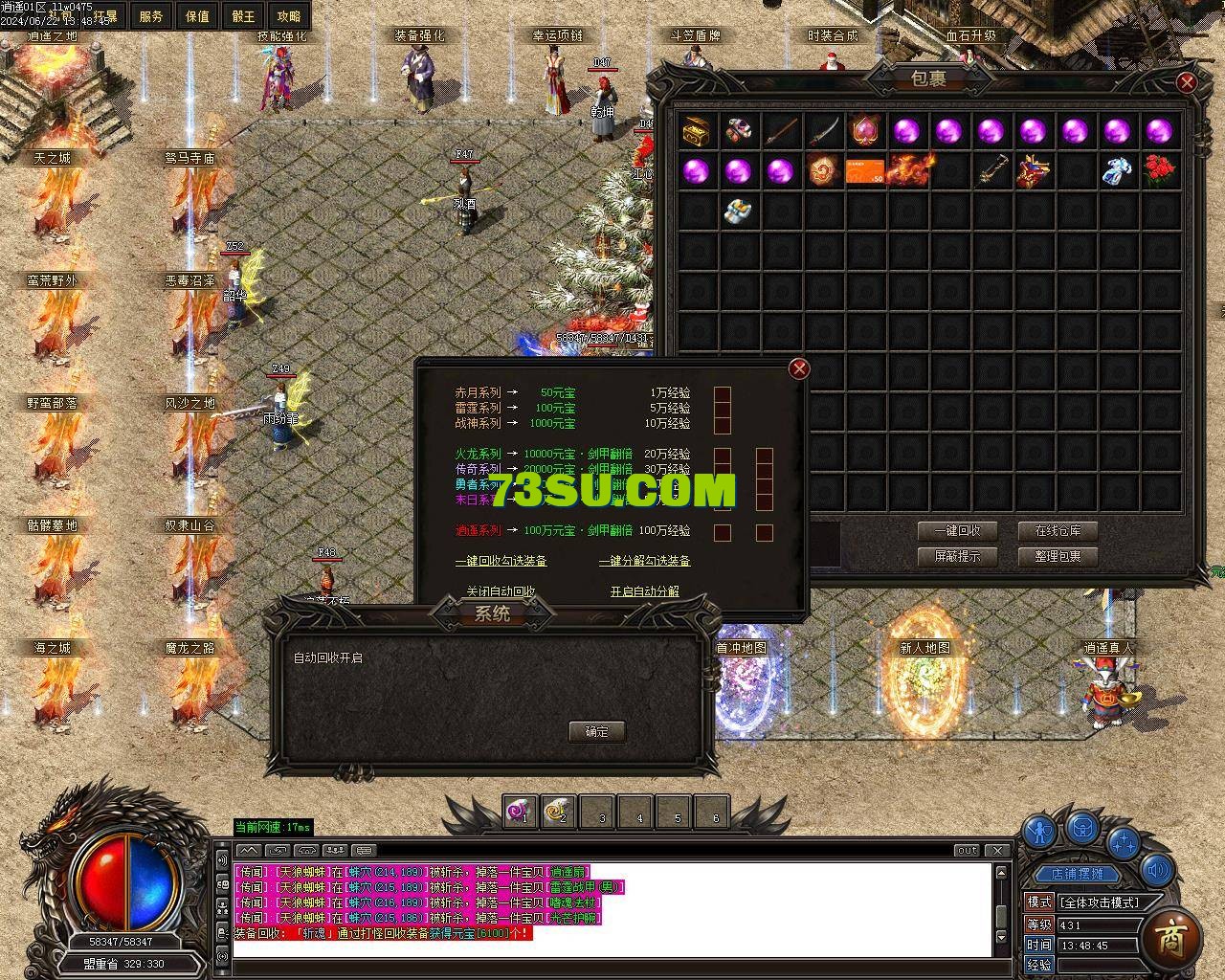Open the 攻略 guide menu
The width and height of the screenshot is (1225, 980).
coord(288,16)
